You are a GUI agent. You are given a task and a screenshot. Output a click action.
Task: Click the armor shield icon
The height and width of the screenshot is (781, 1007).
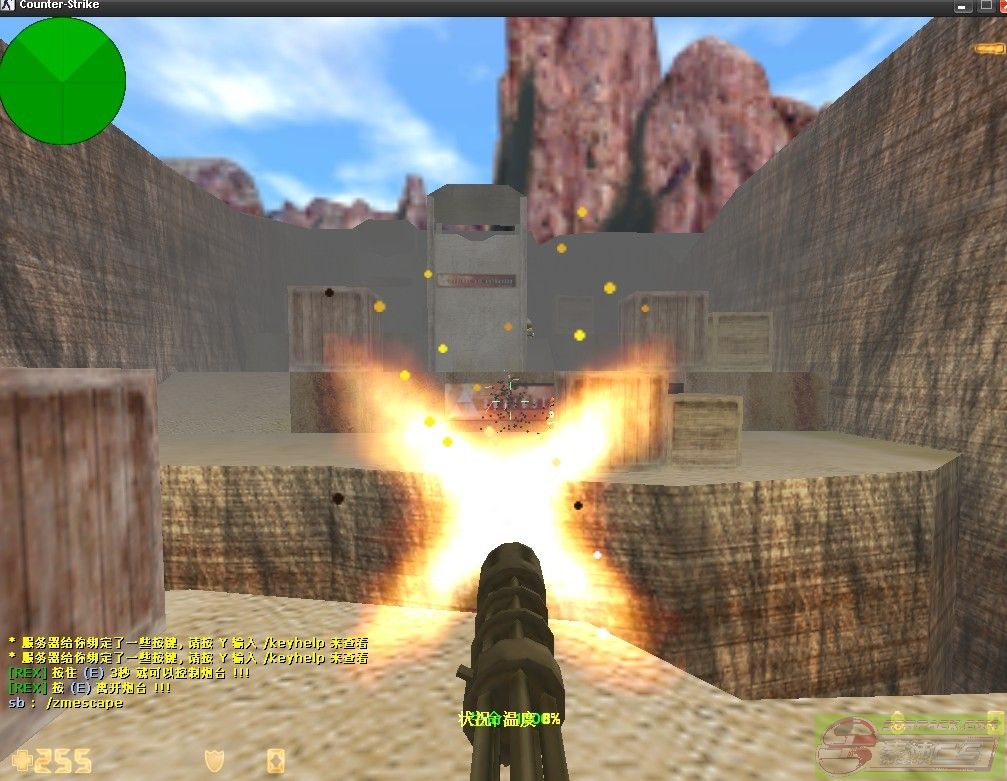(x=213, y=761)
